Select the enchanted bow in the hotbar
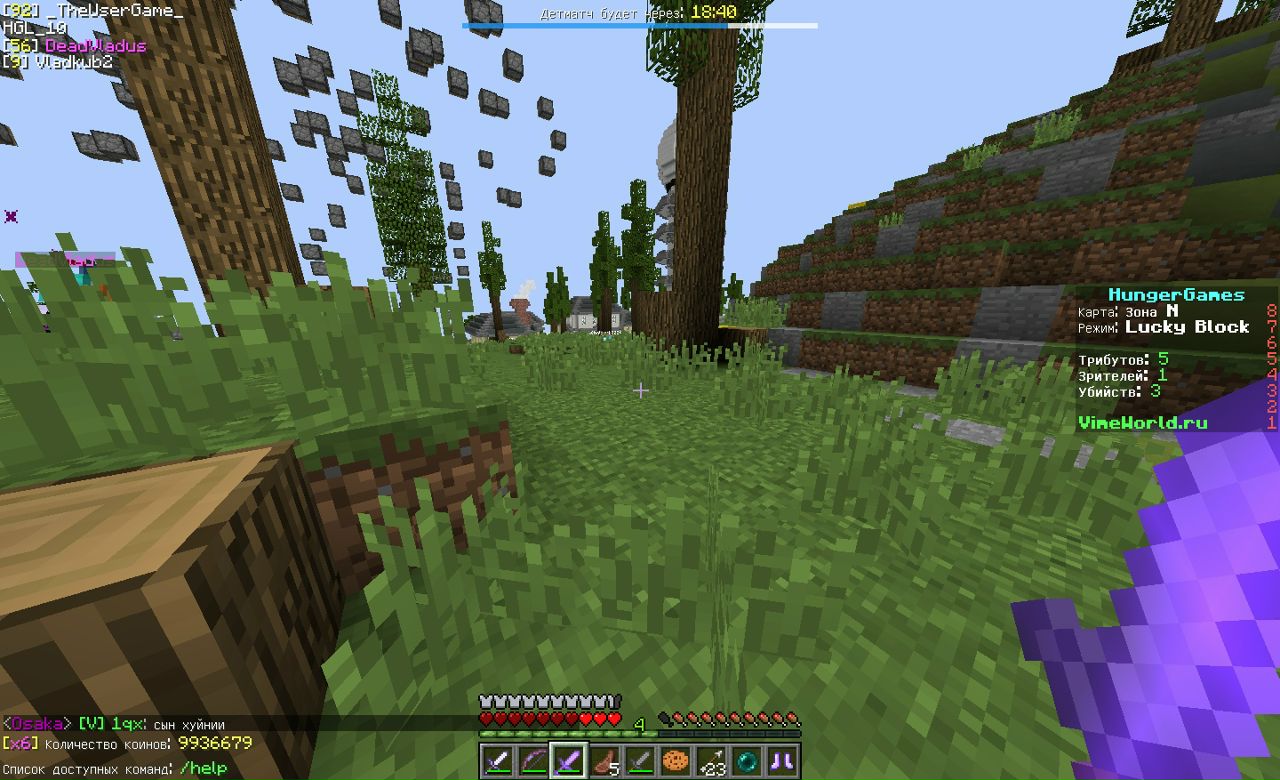1280x780 pixels. point(532,760)
